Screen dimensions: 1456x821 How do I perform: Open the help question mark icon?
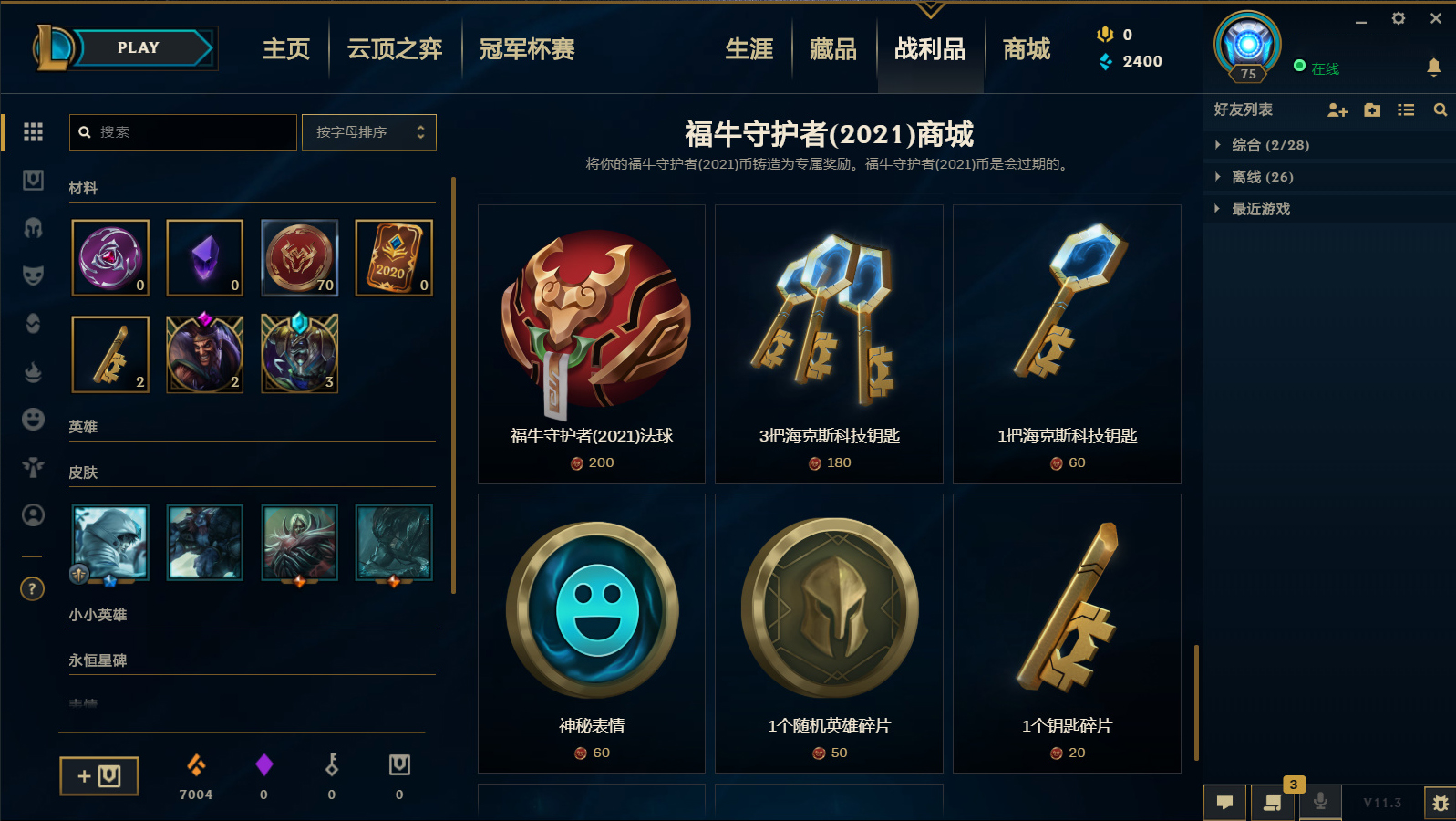[32, 589]
